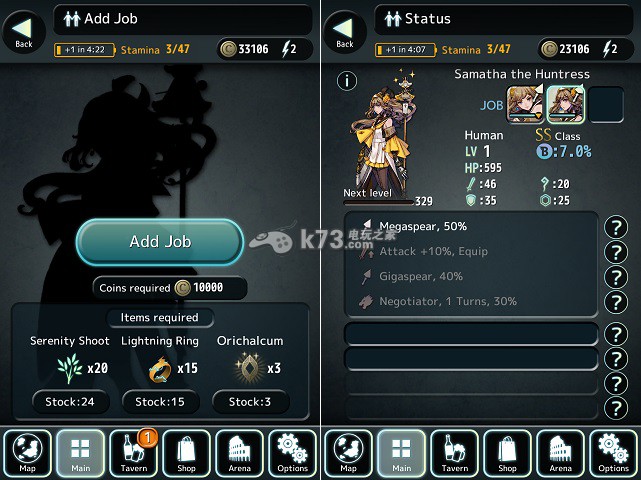The width and height of the screenshot is (641, 480).
Task: Go back from the Add Job screen
Action: coord(24,32)
